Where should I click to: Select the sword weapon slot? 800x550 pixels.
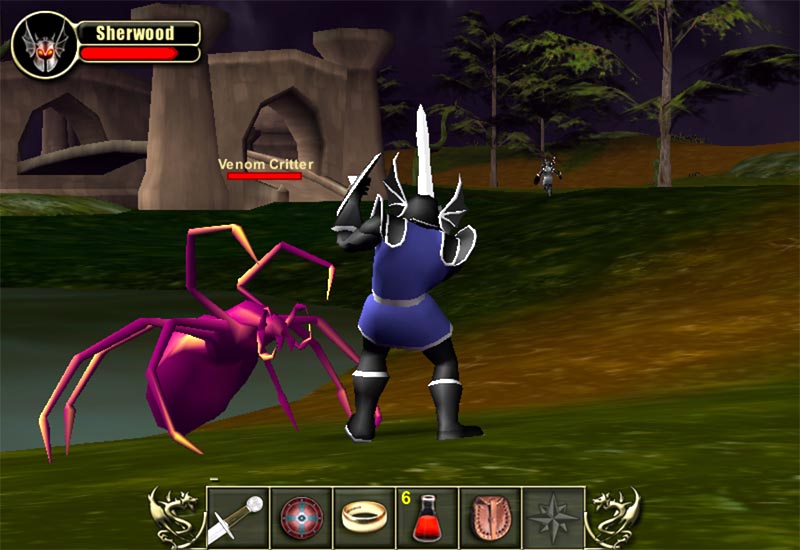click(238, 517)
